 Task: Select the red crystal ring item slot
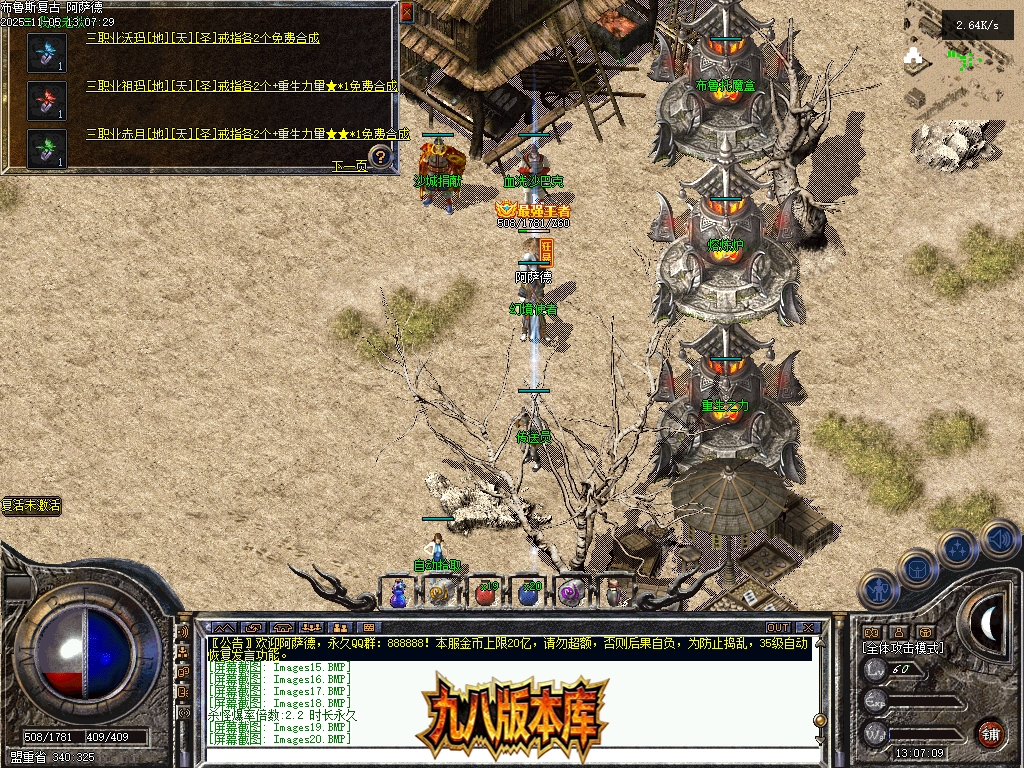tap(46, 100)
